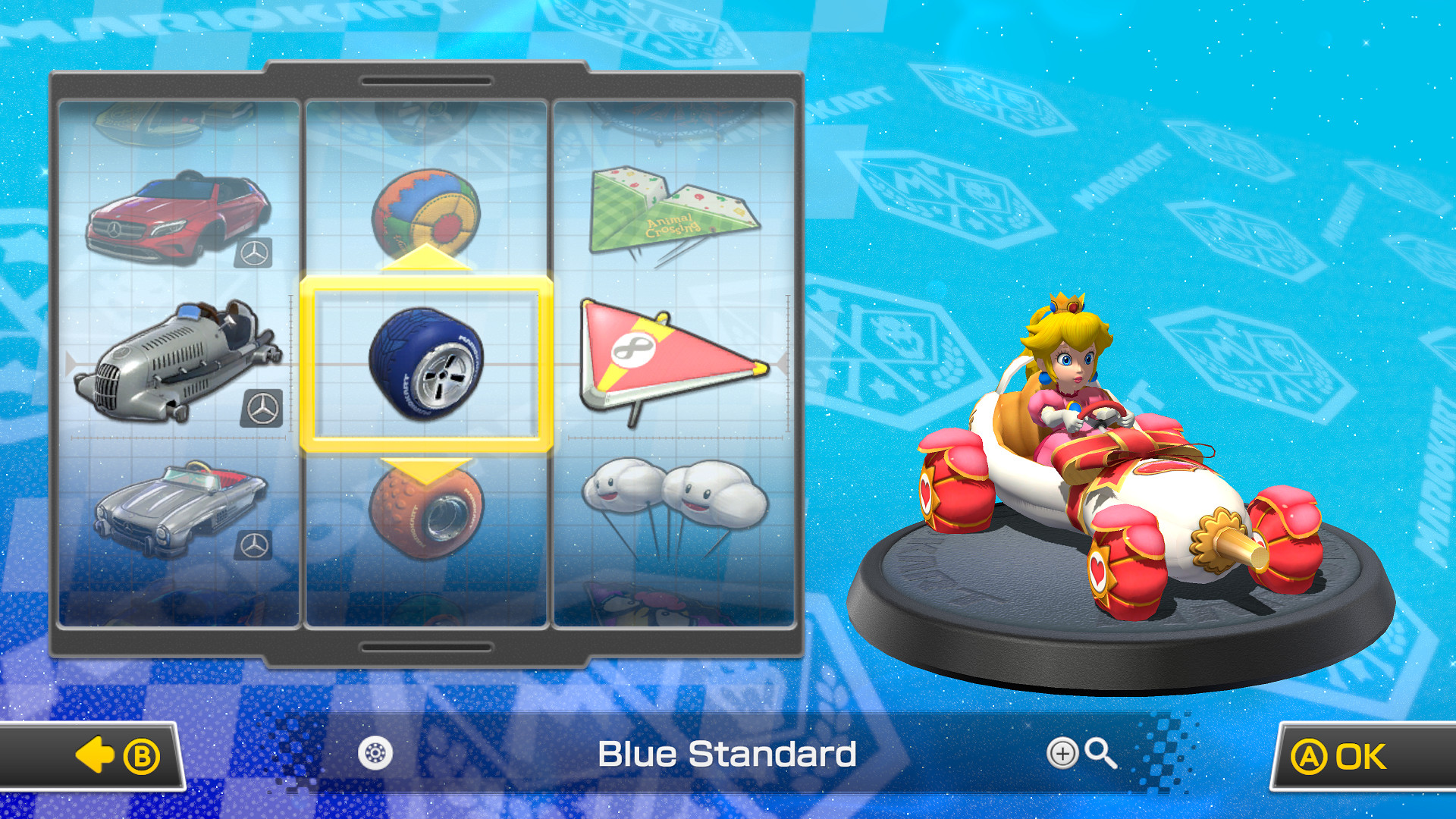The height and width of the screenshot is (819, 1456).
Task: Click the up arrow above the selected tire
Action: (427, 262)
